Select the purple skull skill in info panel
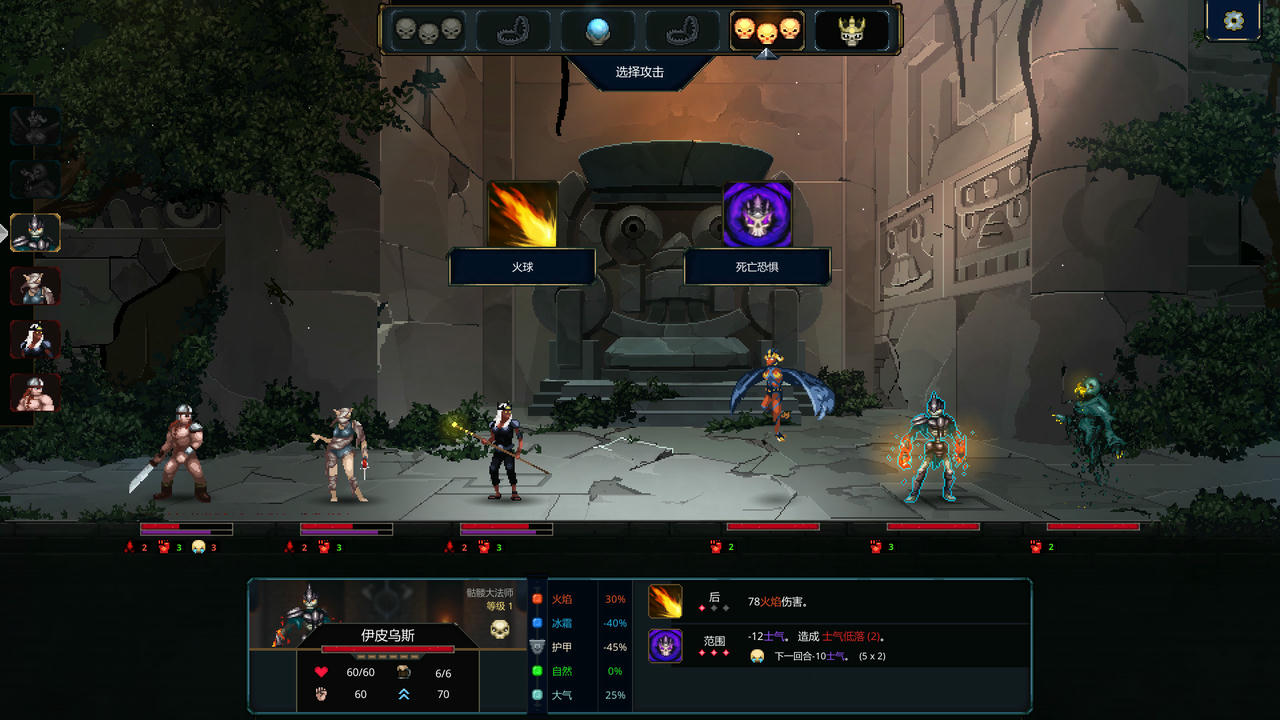Image resolution: width=1280 pixels, height=720 pixels. pos(665,646)
